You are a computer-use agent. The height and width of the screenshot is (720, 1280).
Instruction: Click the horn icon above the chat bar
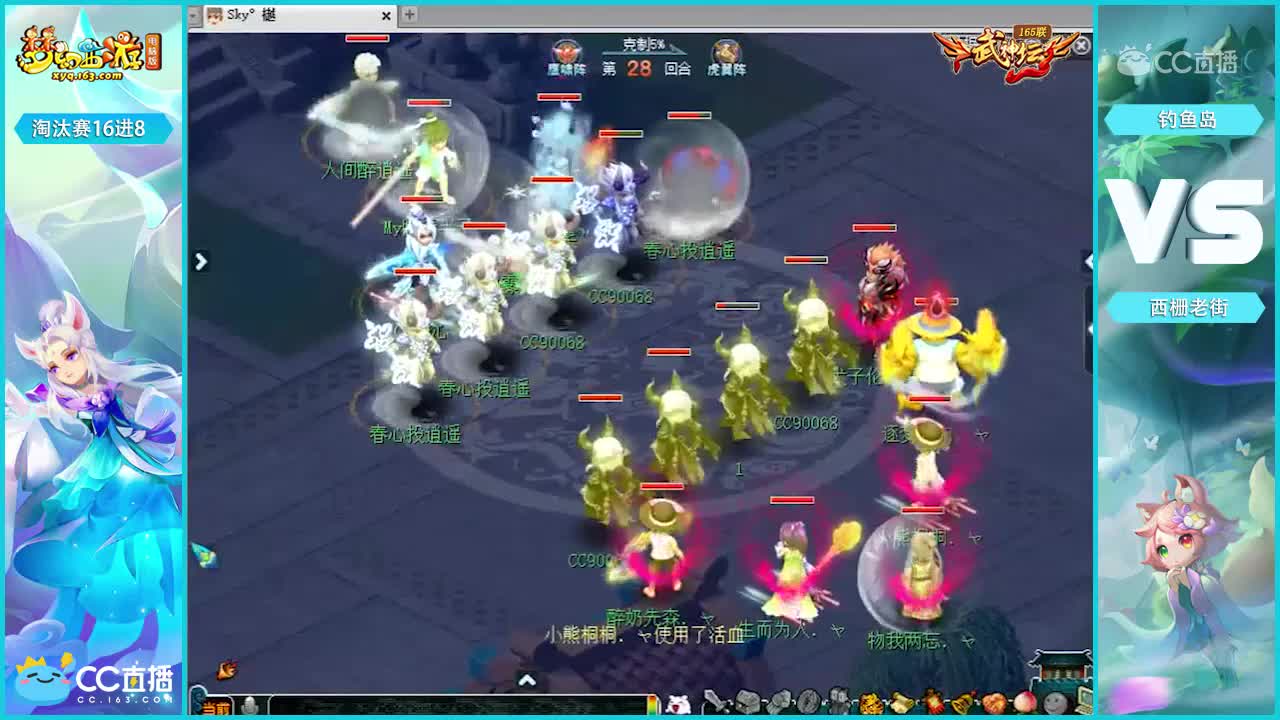pos(226,668)
